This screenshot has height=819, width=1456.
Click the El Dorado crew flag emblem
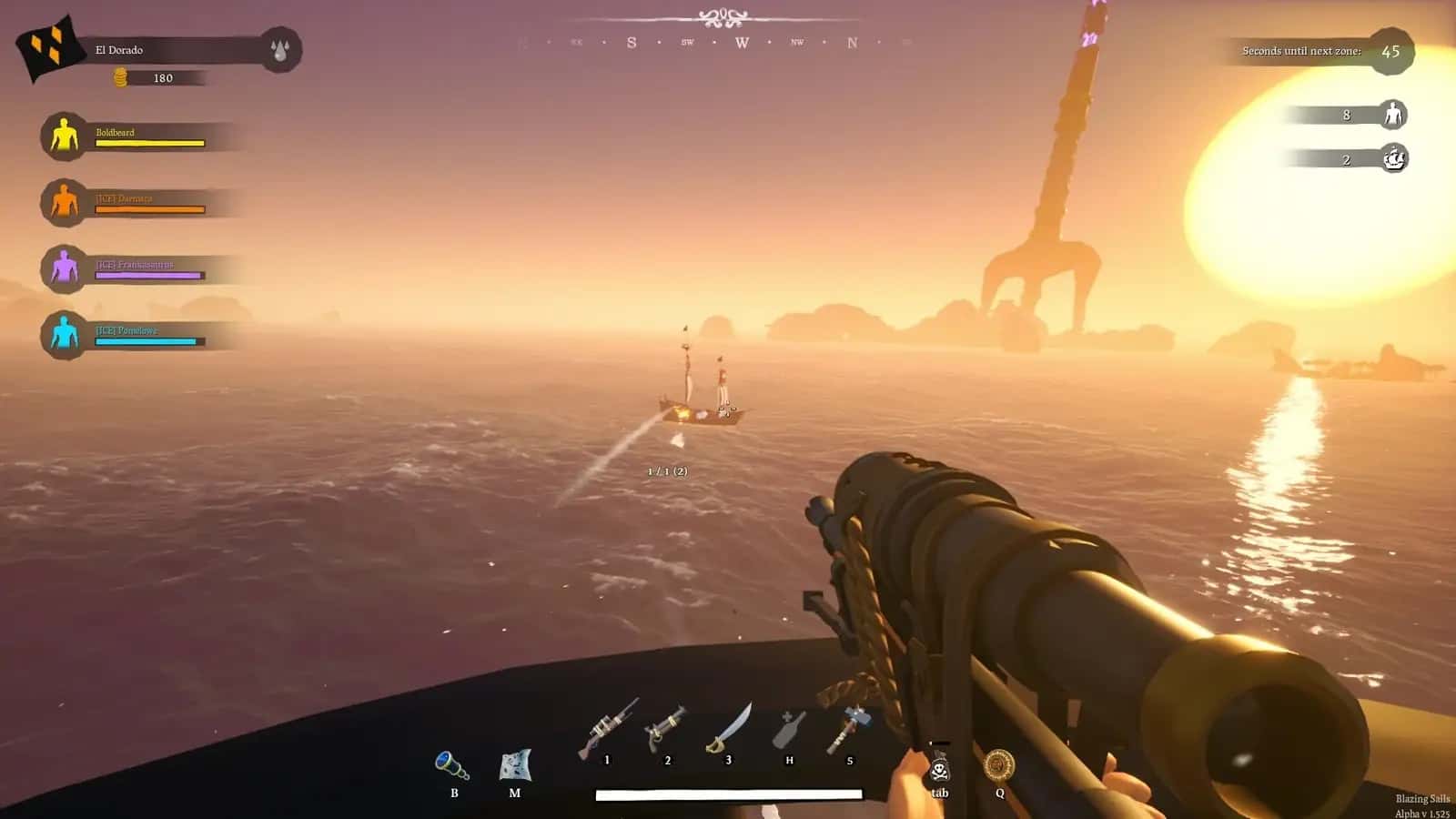(x=49, y=47)
